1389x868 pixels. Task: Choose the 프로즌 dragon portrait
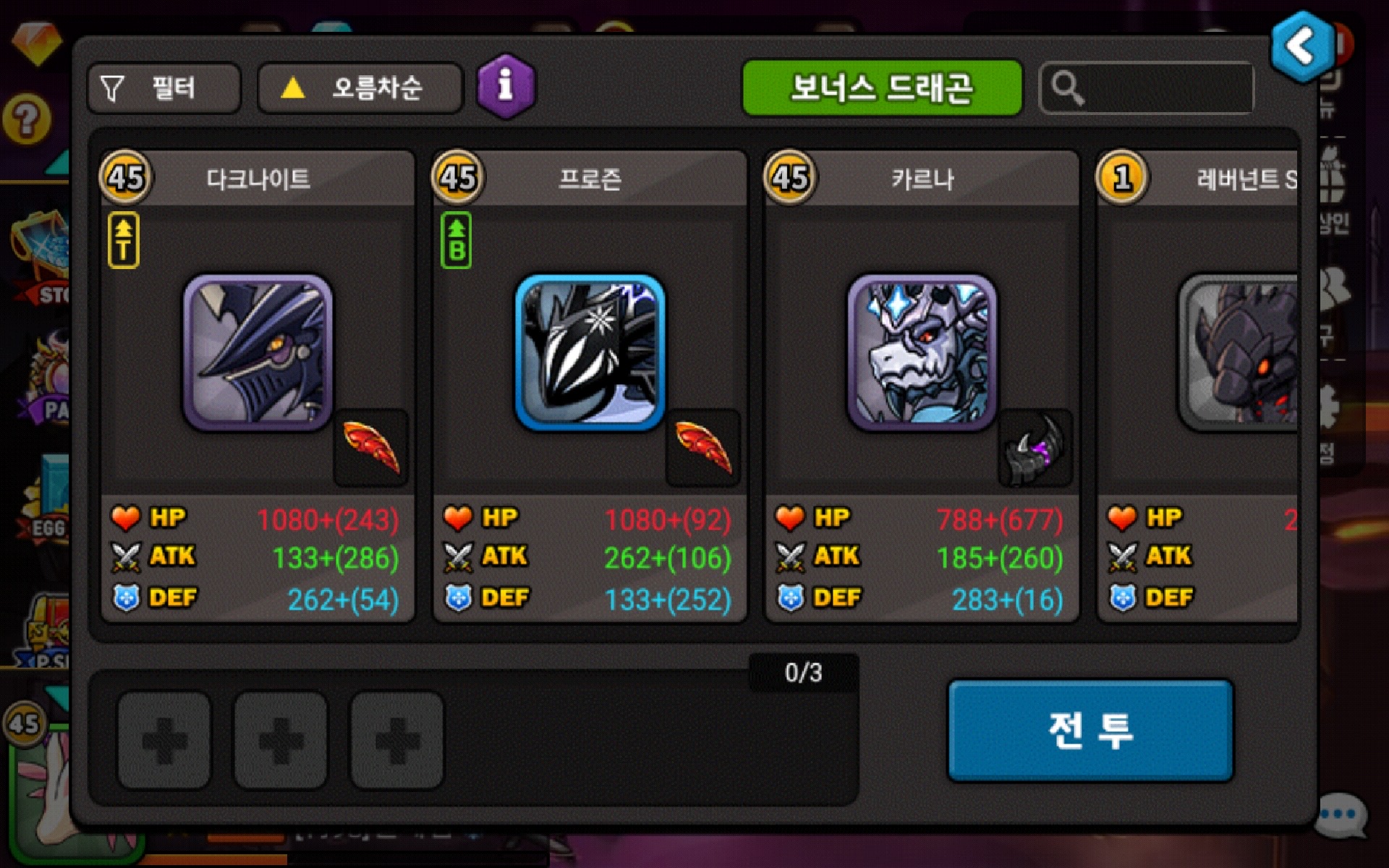pos(590,352)
